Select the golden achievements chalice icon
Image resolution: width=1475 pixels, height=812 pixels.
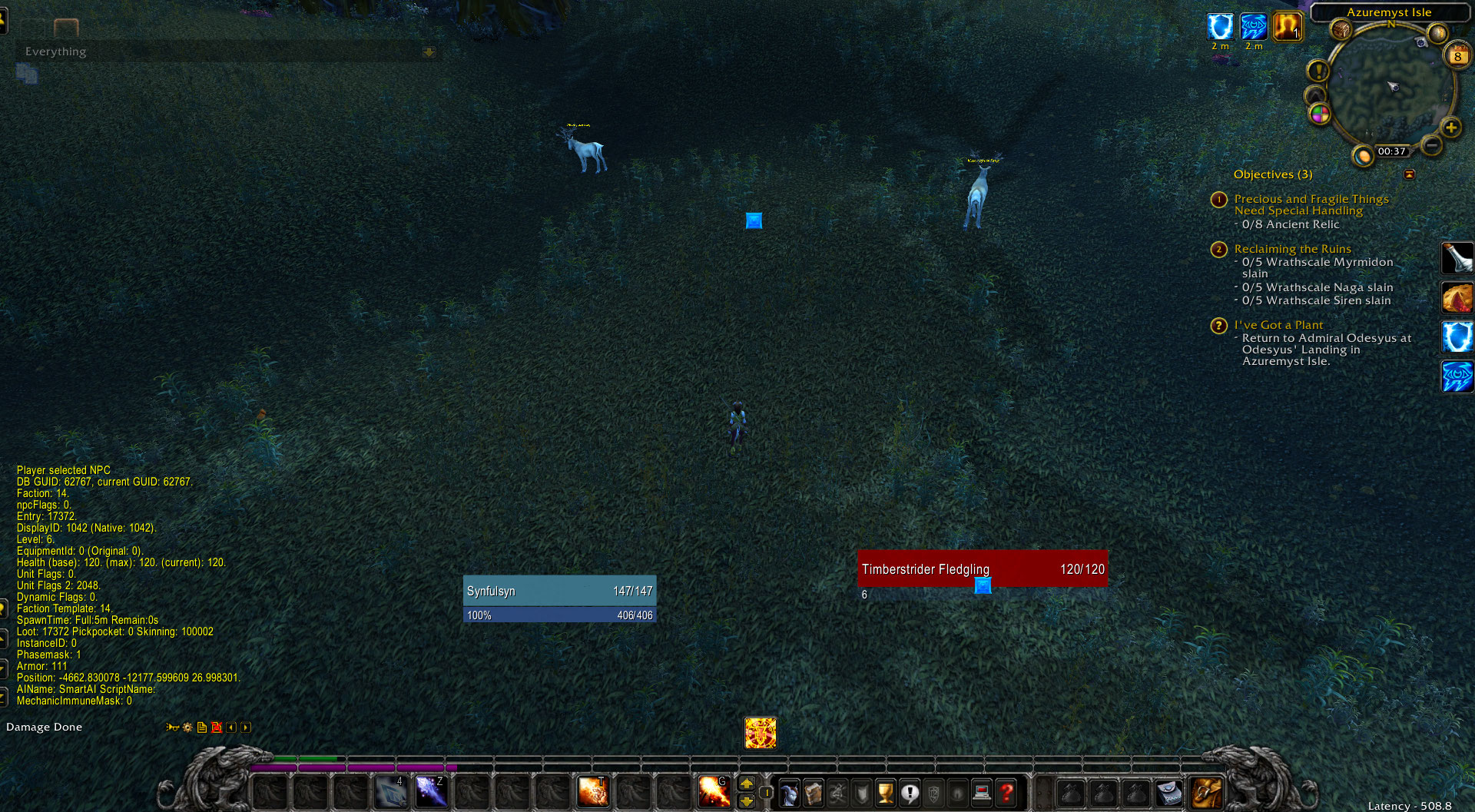886,792
